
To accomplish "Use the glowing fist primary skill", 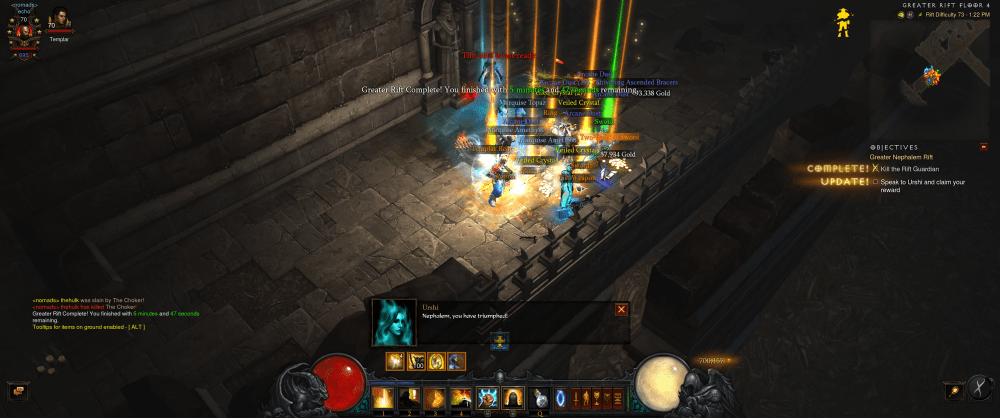I will click(x=487, y=399).
